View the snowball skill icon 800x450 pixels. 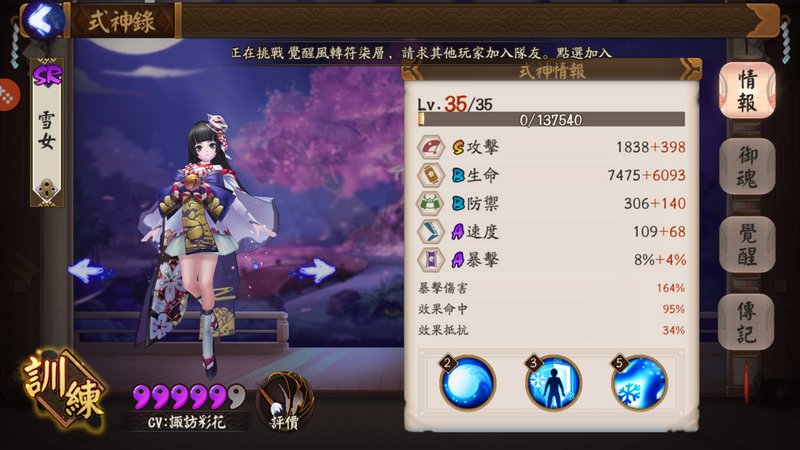(467, 382)
